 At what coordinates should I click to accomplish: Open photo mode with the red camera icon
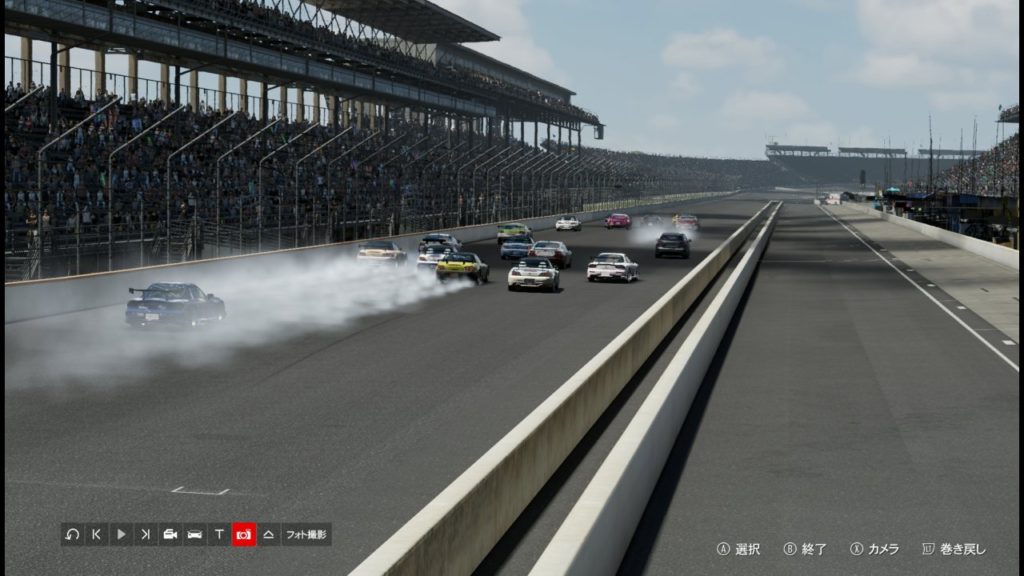coord(244,534)
